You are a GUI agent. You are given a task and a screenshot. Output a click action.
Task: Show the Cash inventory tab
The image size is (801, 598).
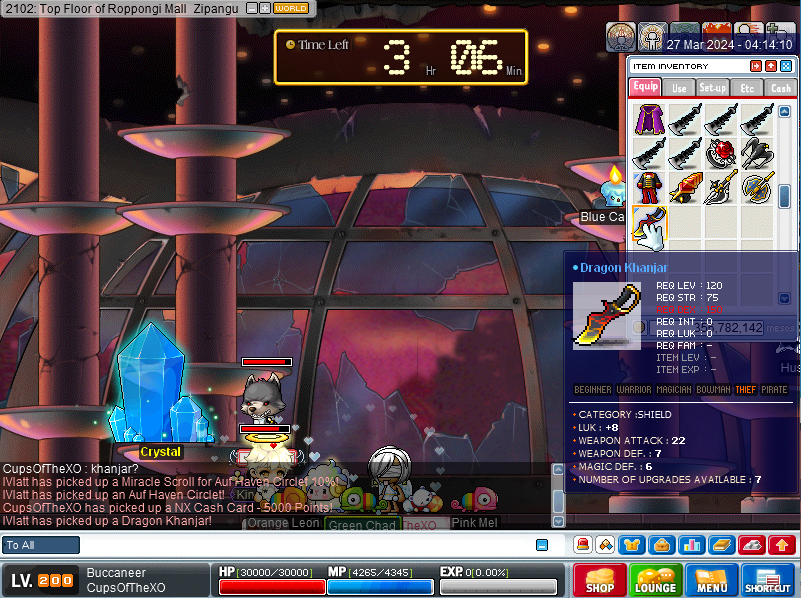coord(781,88)
